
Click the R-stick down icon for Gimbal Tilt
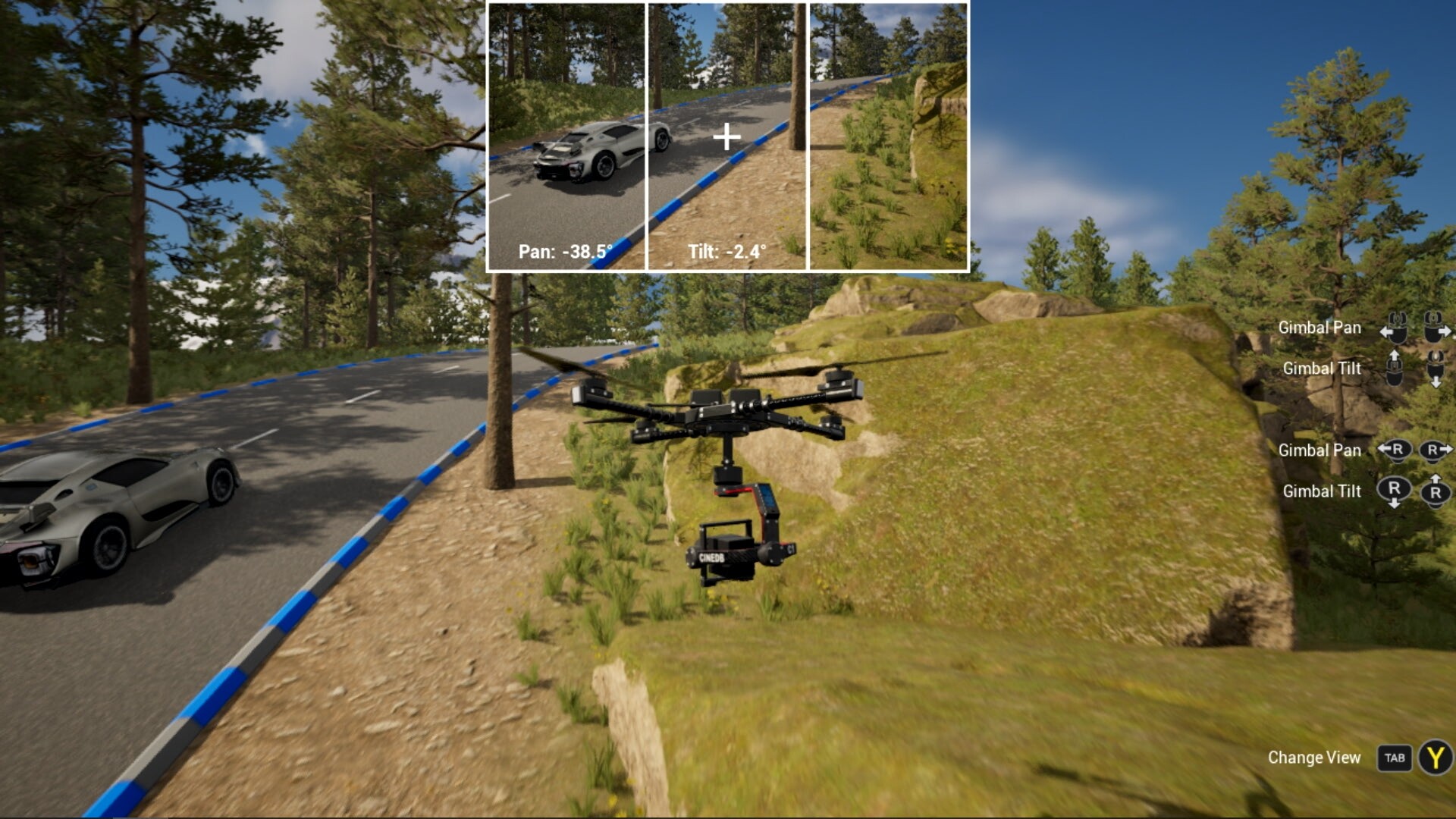coord(1394,490)
